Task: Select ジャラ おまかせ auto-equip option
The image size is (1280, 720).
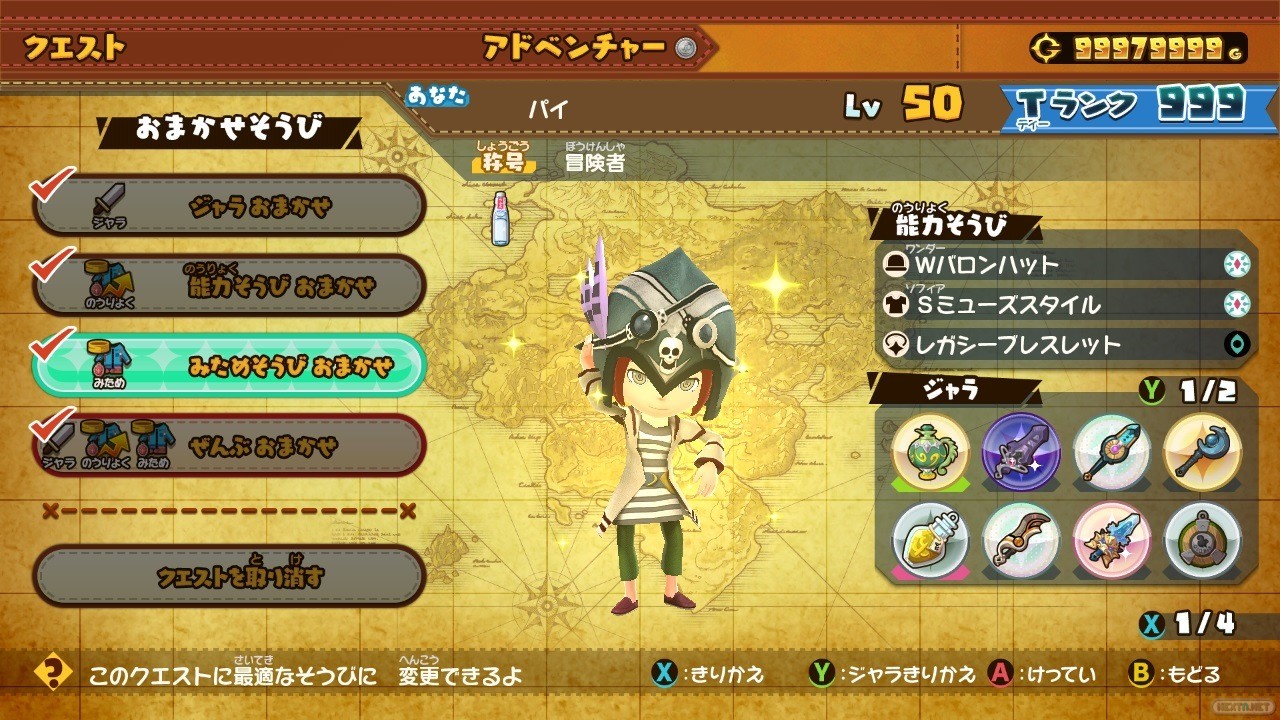Action: click(x=230, y=207)
